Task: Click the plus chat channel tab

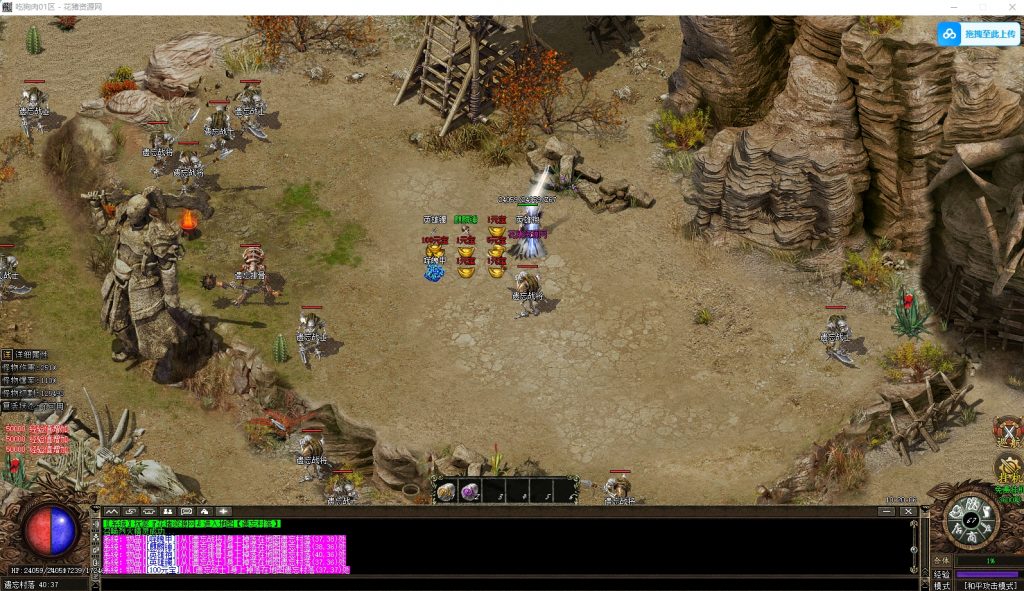Action: pyautogui.click(x=222, y=511)
